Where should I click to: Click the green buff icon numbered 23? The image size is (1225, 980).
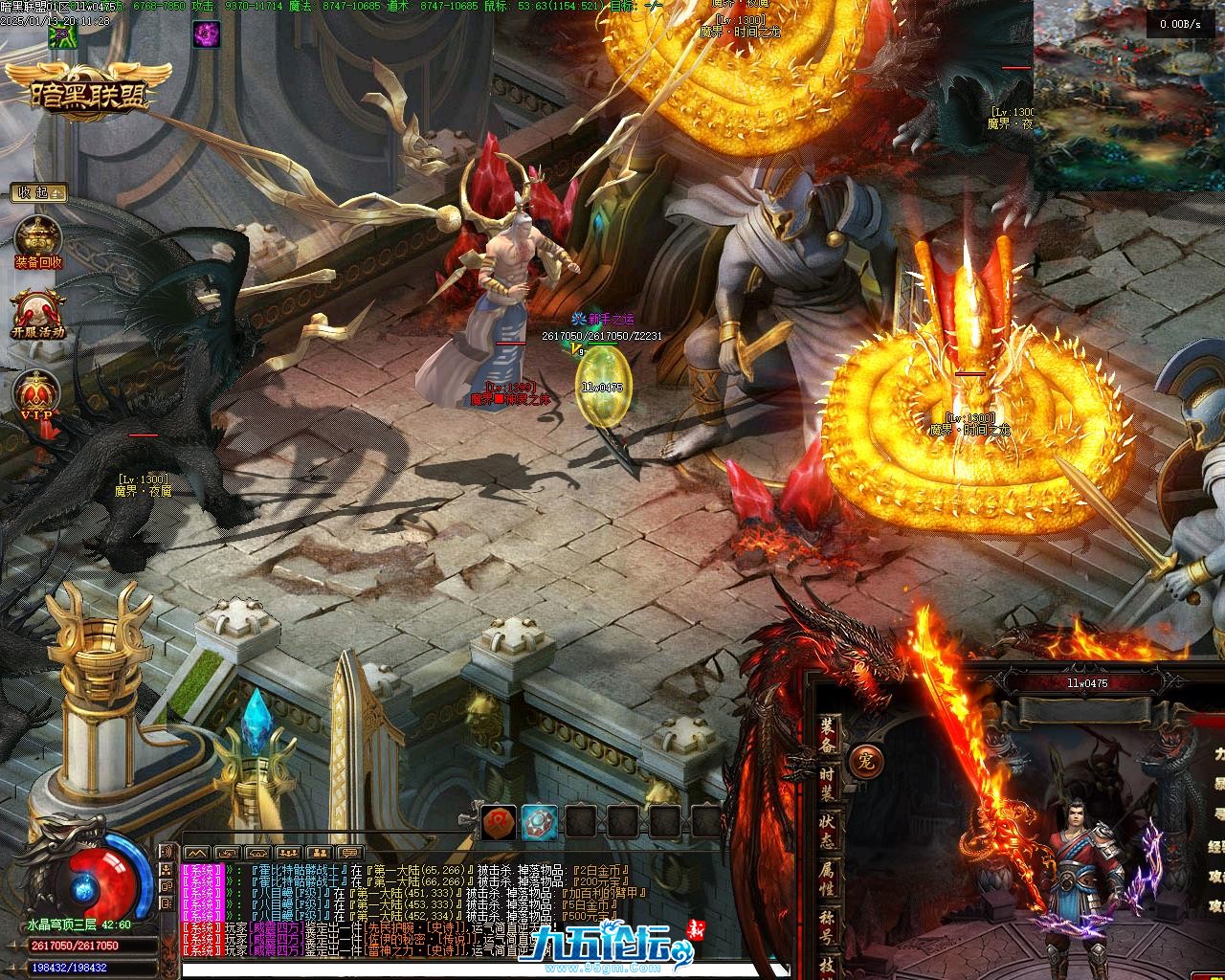click(x=61, y=35)
